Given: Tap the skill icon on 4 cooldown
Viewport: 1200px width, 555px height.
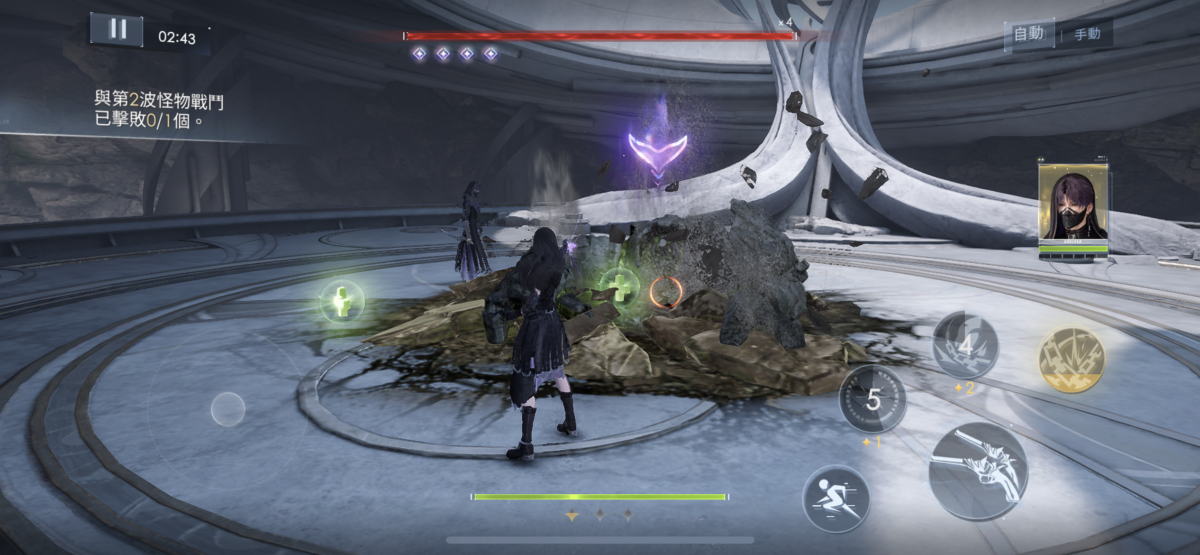Looking at the screenshot, I should coord(965,345).
